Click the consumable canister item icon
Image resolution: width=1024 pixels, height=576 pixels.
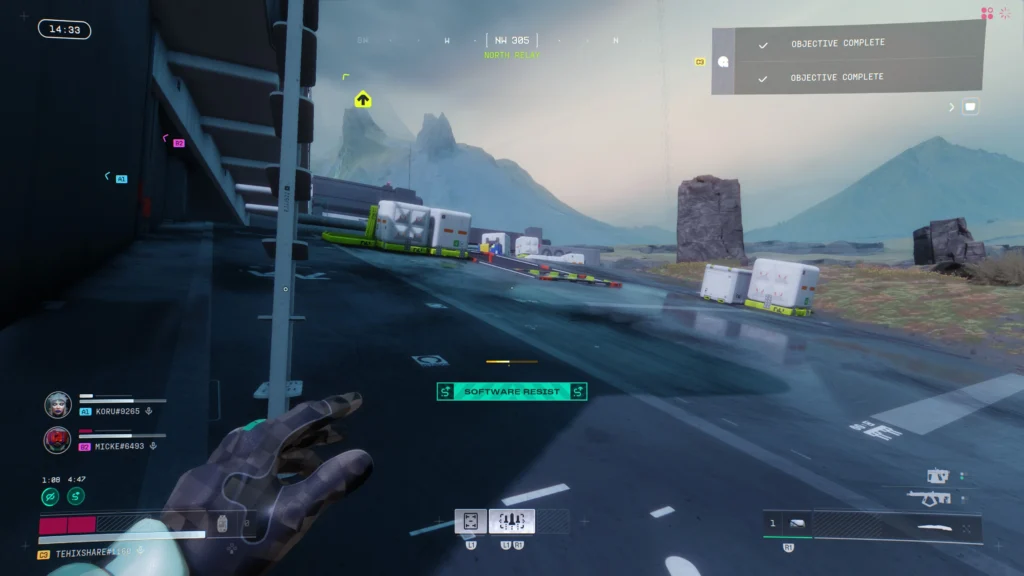click(223, 523)
